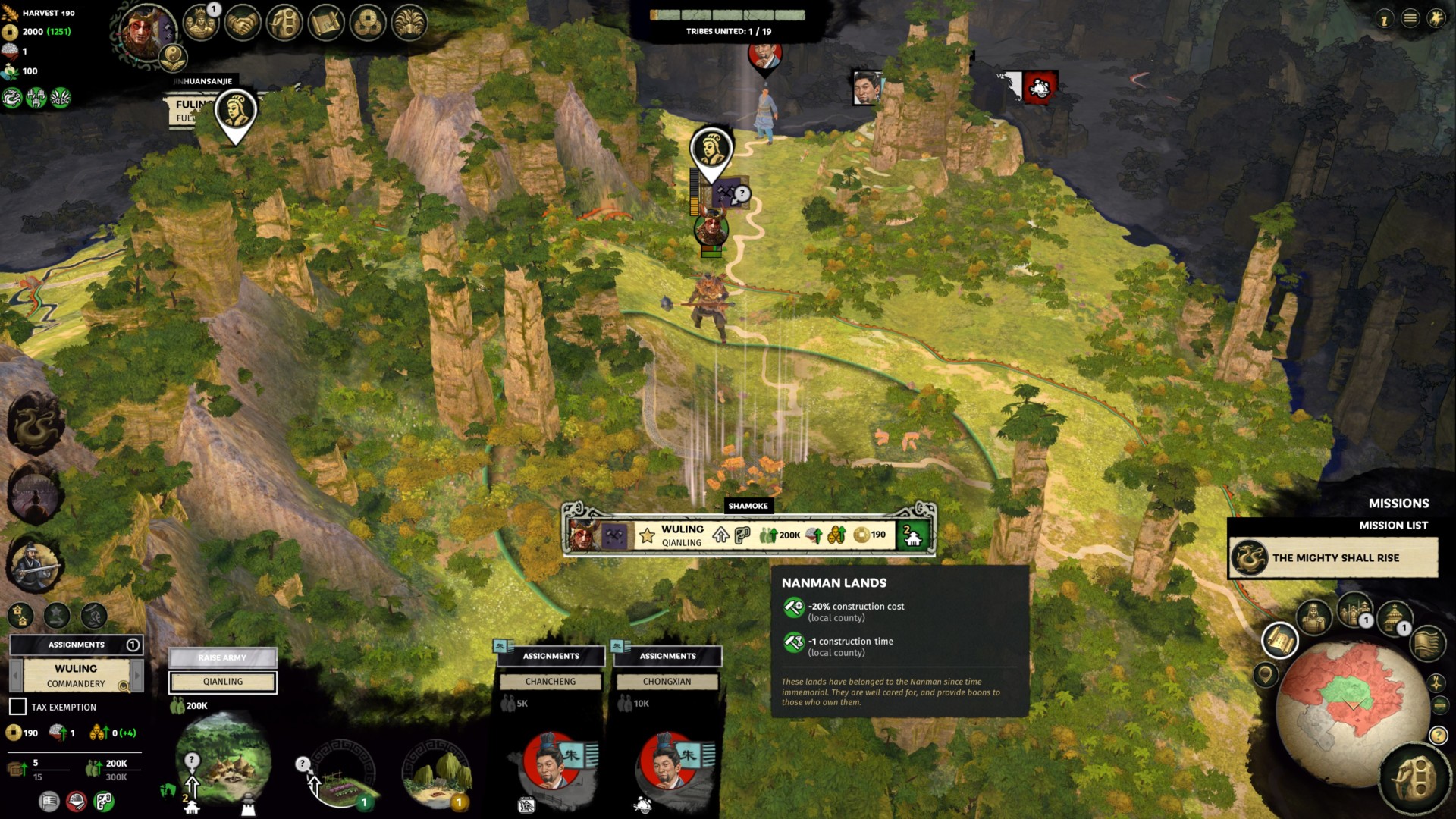The image size is (1456, 819).
Task: Open the faction leader portrait panel
Action: (144, 32)
